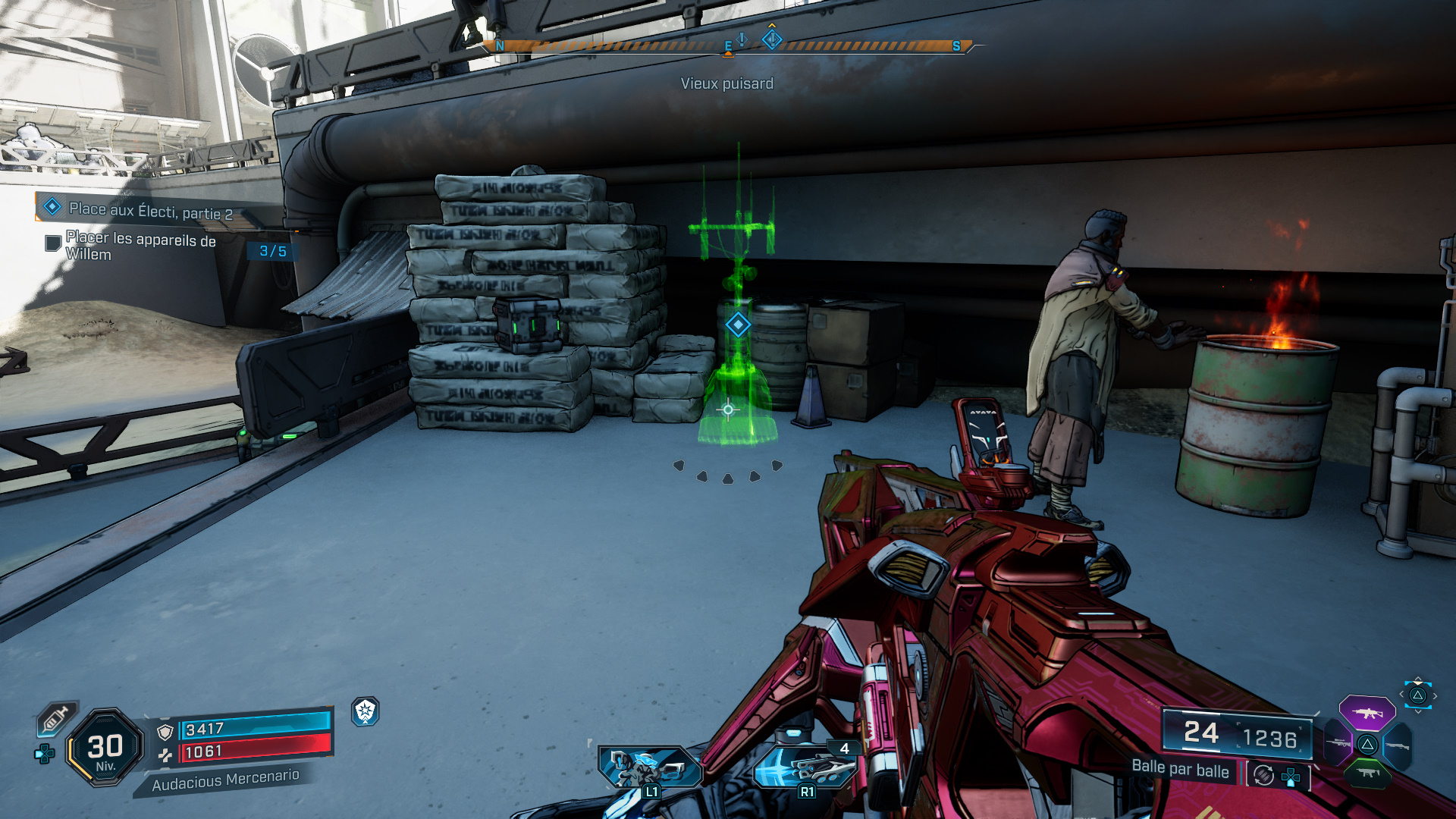
Task: Select the green submachine gun weapon slot
Action: [x=1368, y=773]
